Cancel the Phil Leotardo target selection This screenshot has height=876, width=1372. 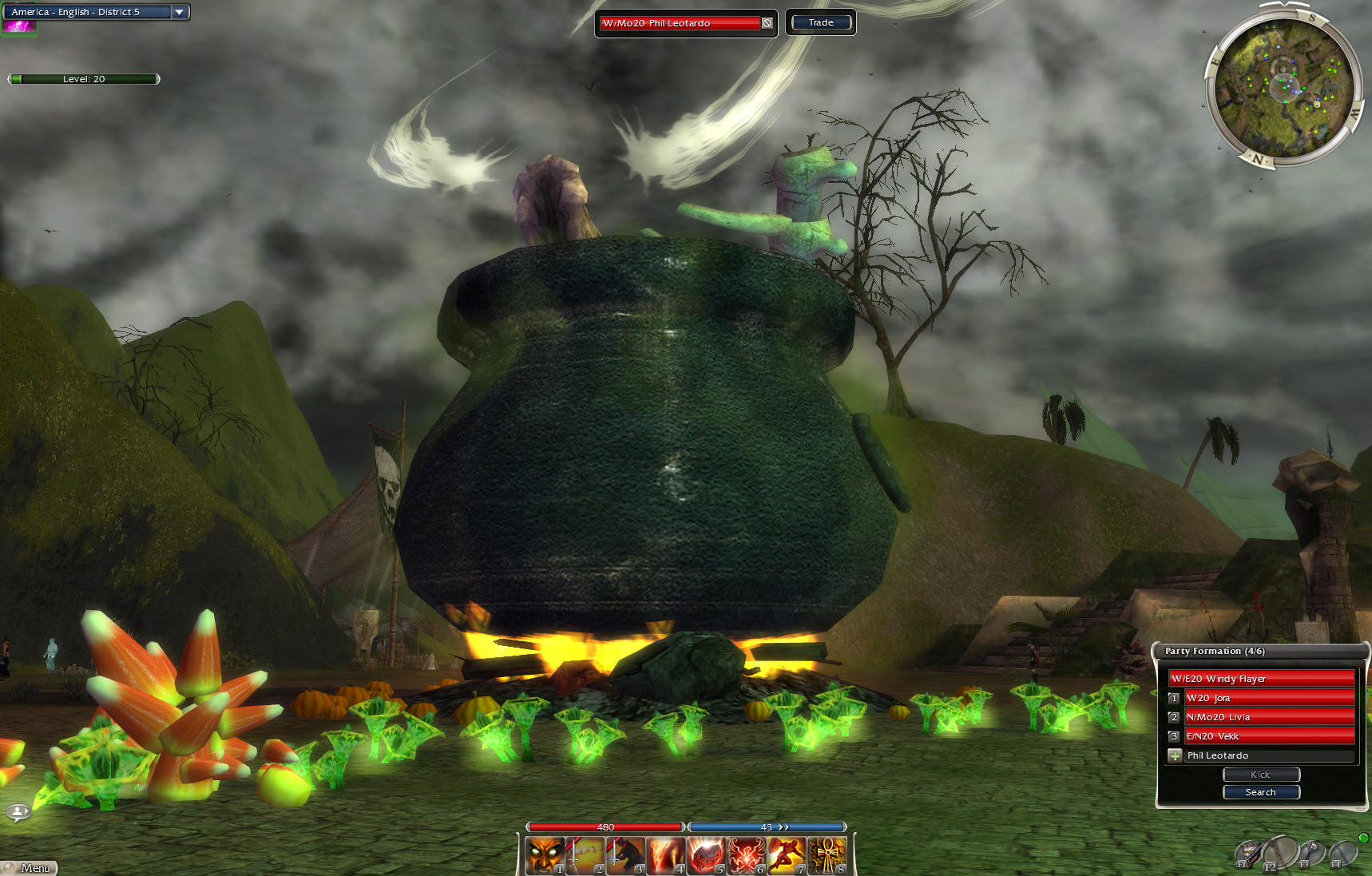767,23
